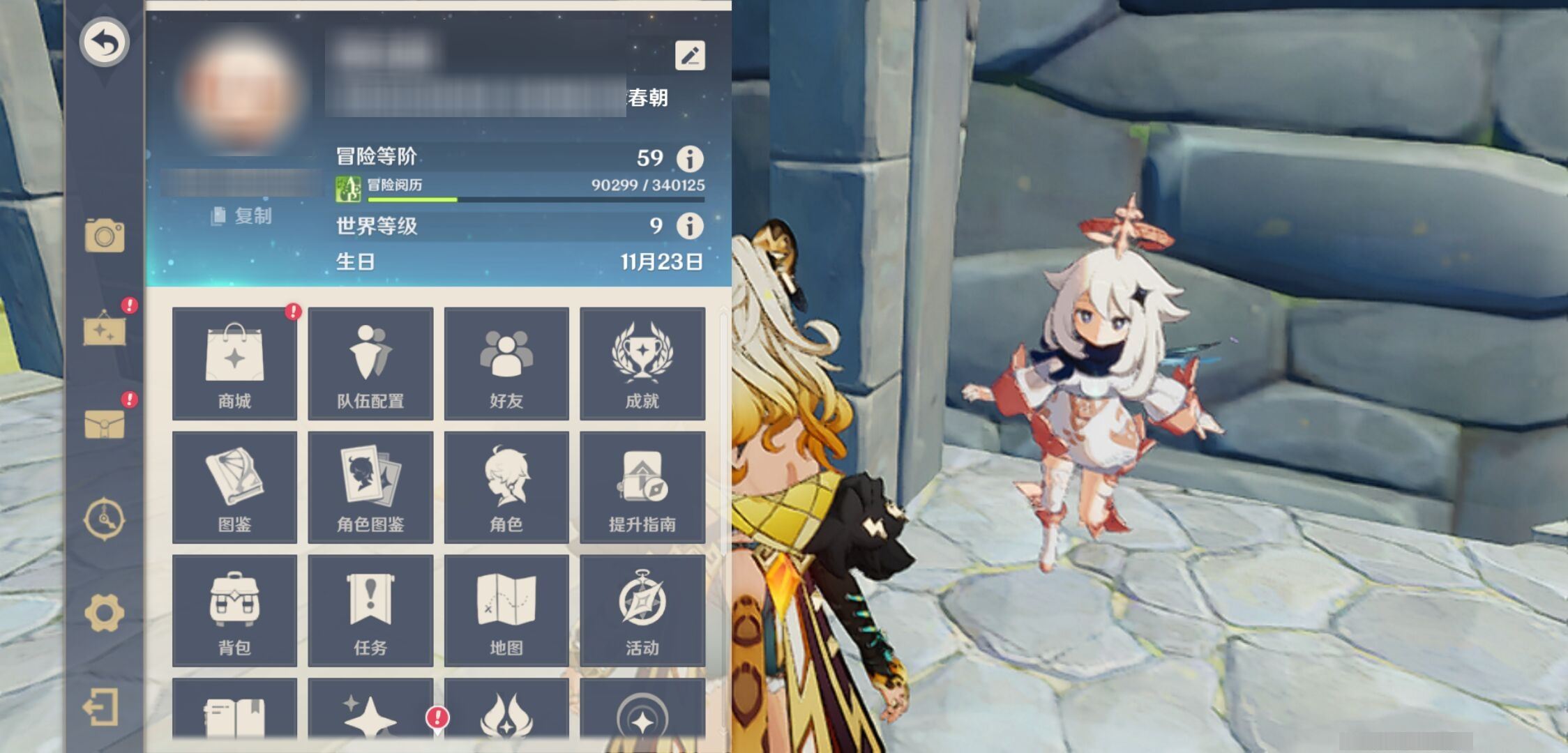
Task: Open the 好友 friends menu
Action: (506, 363)
